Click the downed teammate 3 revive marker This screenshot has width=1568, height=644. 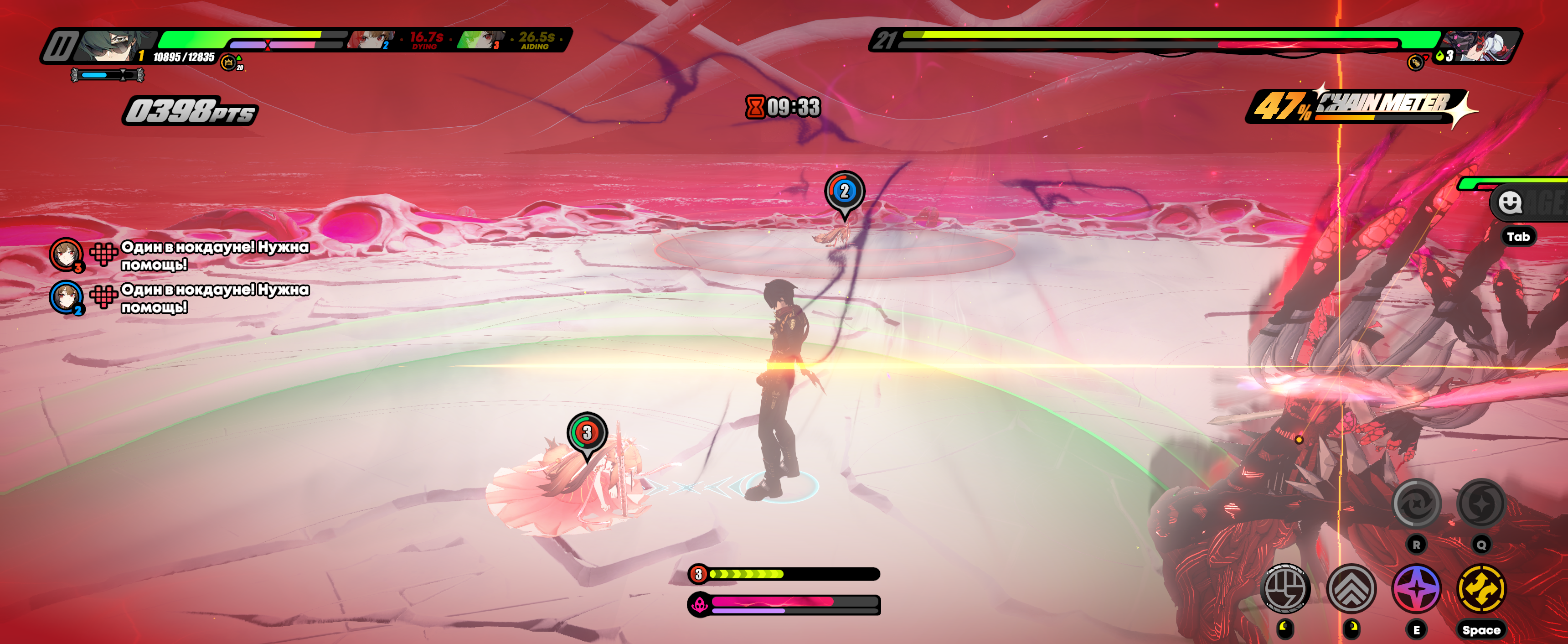587,433
